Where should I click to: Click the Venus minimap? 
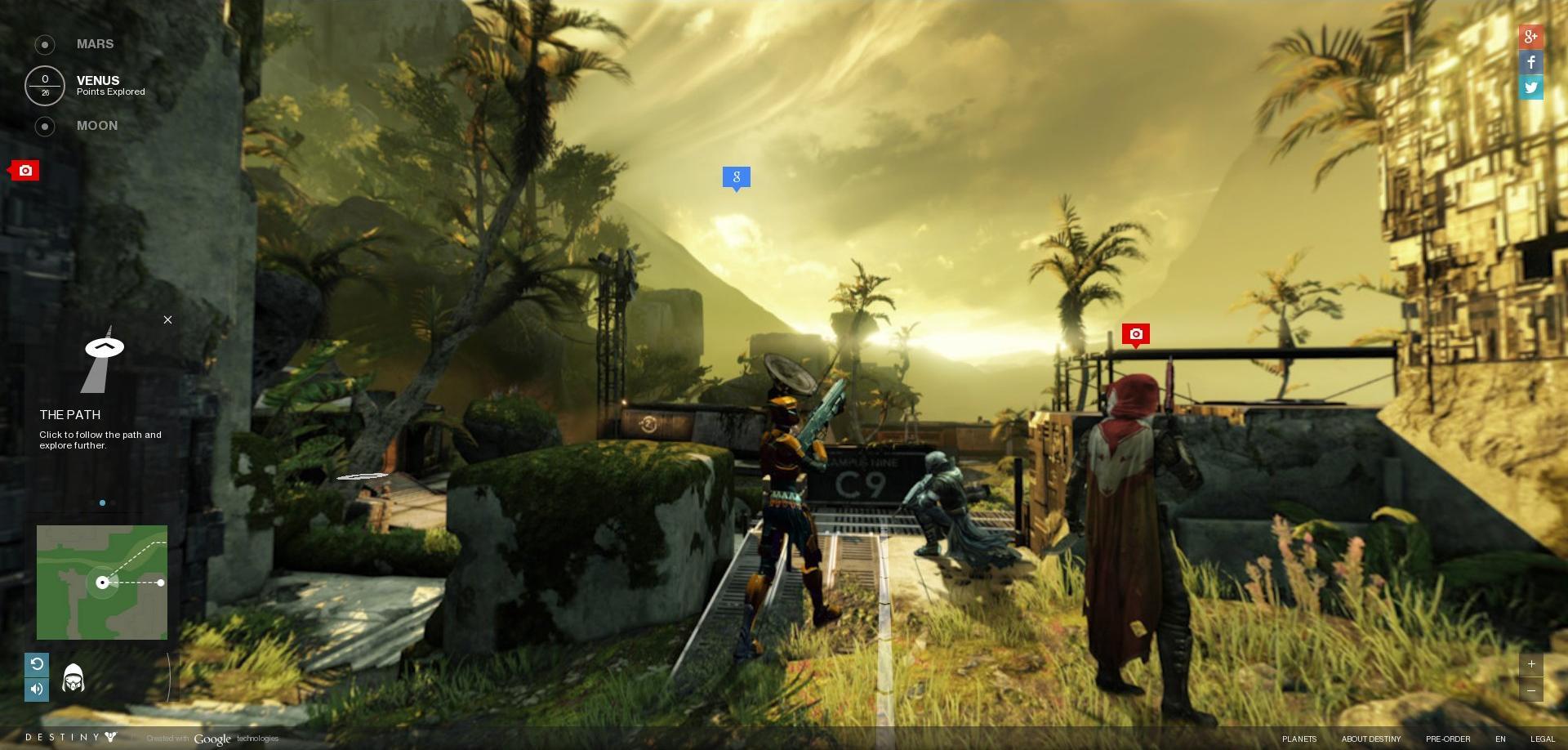pos(102,582)
